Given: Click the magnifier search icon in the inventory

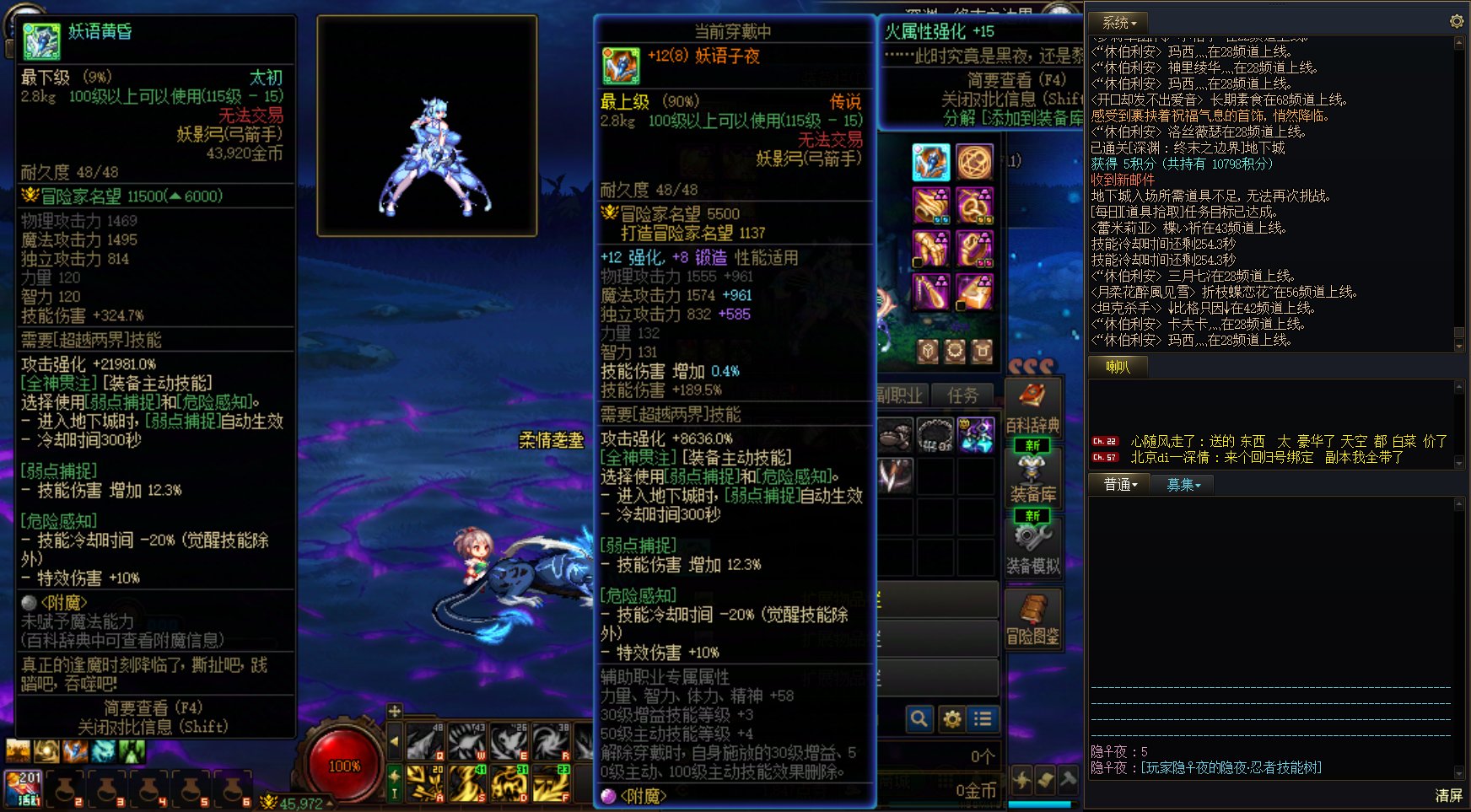Looking at the screenshot, I should (919, 719).
